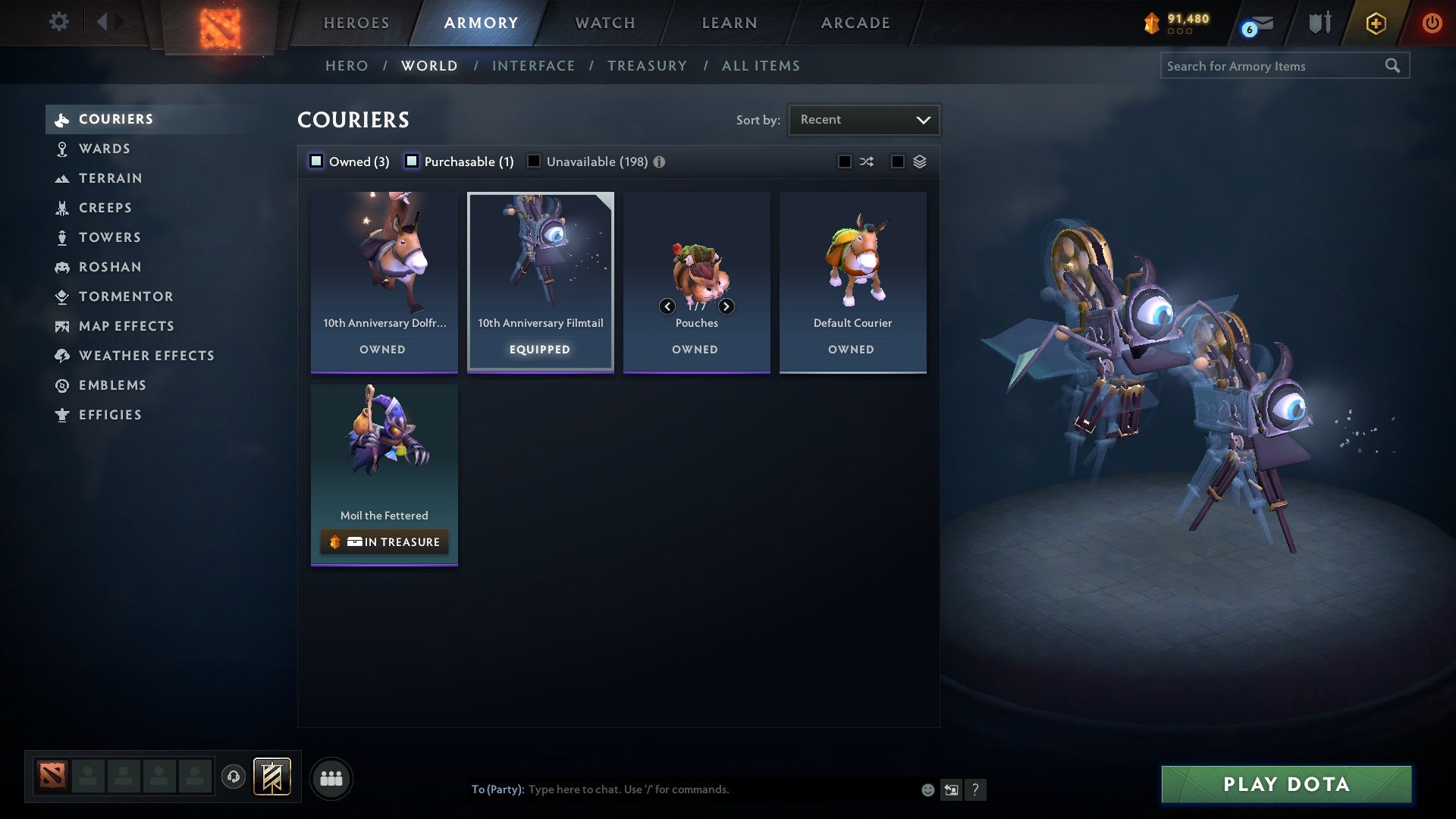Screen dimensions: 1456x819
Task: Uncheck the Owned couriers filter
Action: coord(315,161)
